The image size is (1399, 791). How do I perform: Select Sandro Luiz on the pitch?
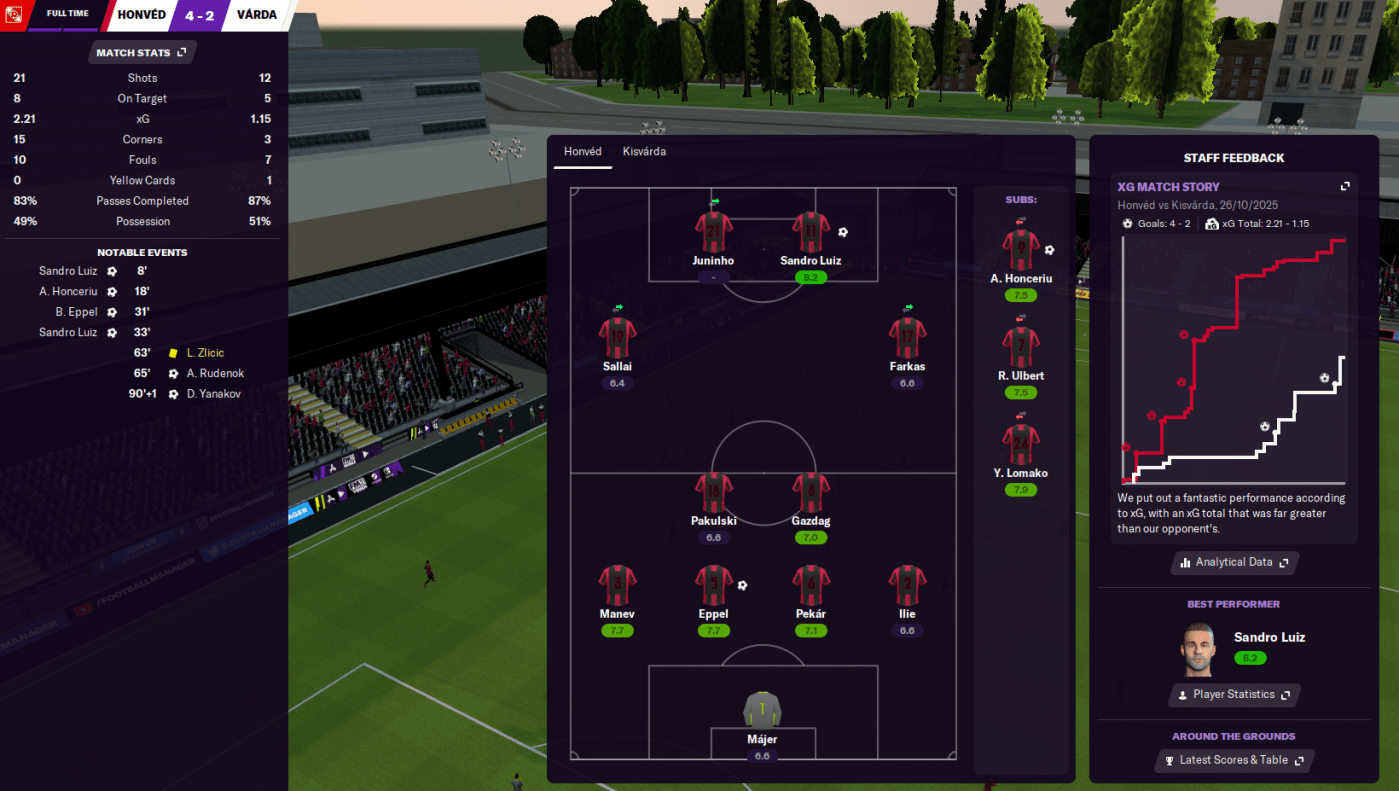point(810,232)
